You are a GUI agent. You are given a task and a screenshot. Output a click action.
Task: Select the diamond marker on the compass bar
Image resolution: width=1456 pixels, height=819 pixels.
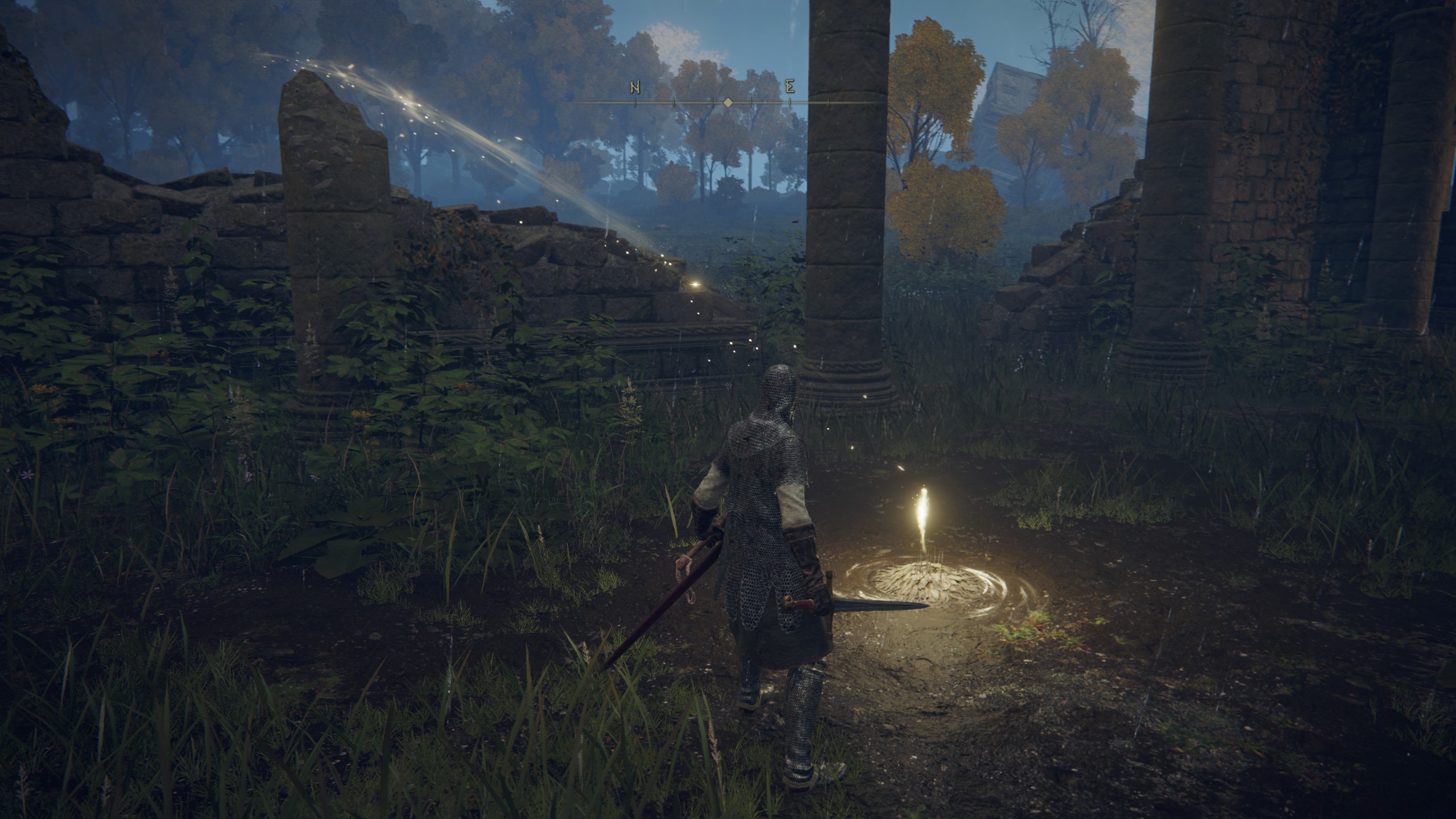(x=727, y=103)
